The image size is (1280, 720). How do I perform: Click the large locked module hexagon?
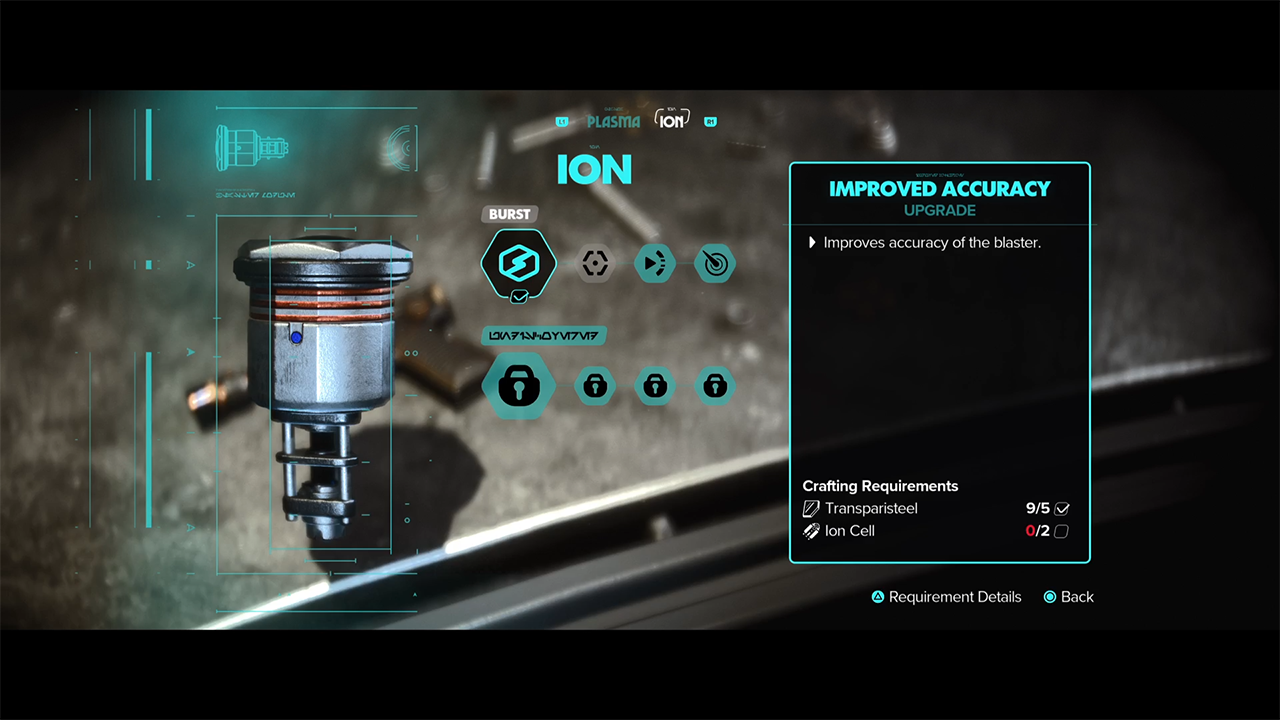click(518, 386)
